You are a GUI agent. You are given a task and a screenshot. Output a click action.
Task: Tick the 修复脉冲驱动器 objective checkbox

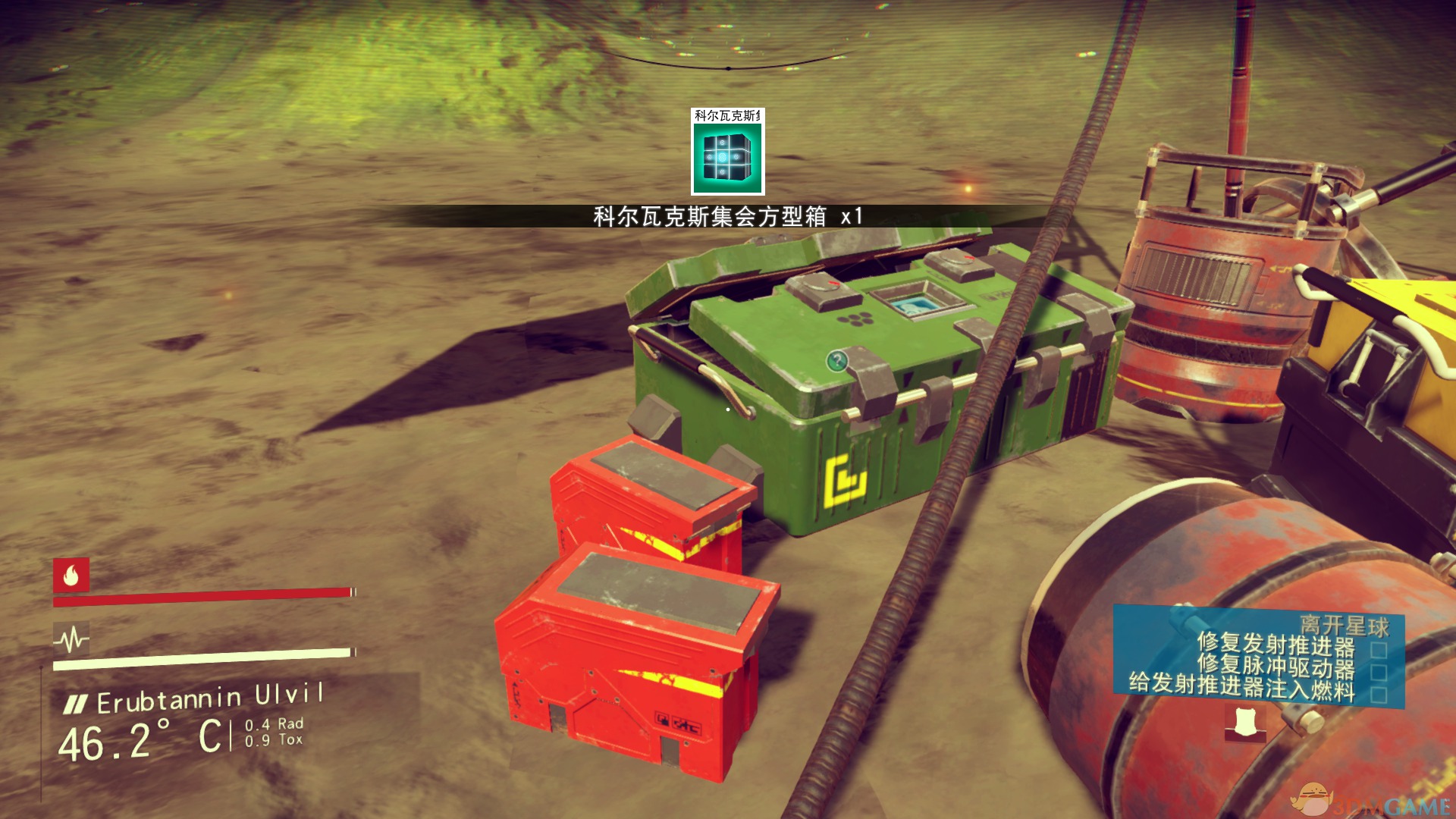(x=1379, y=672)
